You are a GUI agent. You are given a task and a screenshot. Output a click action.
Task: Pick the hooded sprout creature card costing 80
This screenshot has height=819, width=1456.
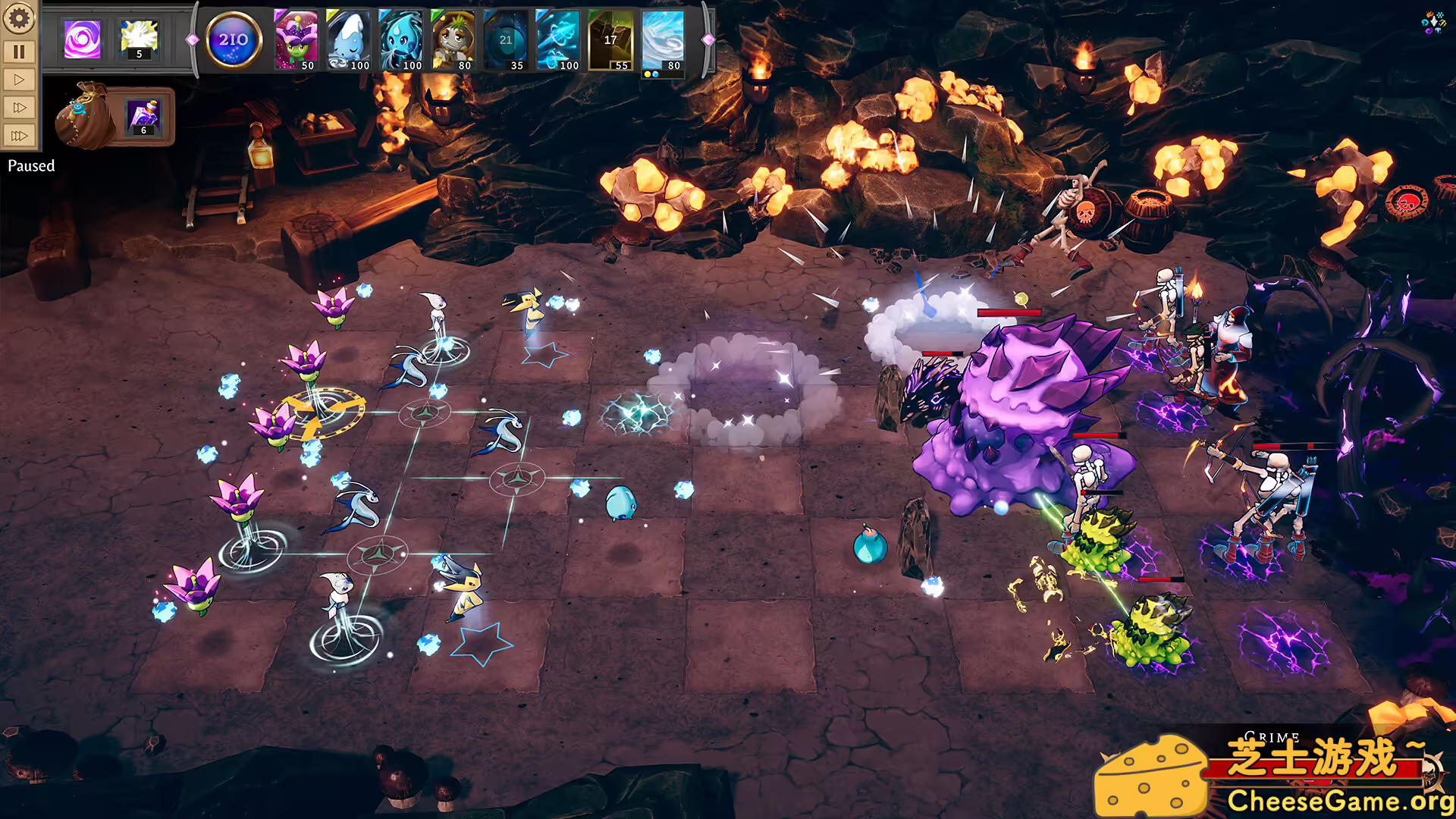[x=453, y=40]
